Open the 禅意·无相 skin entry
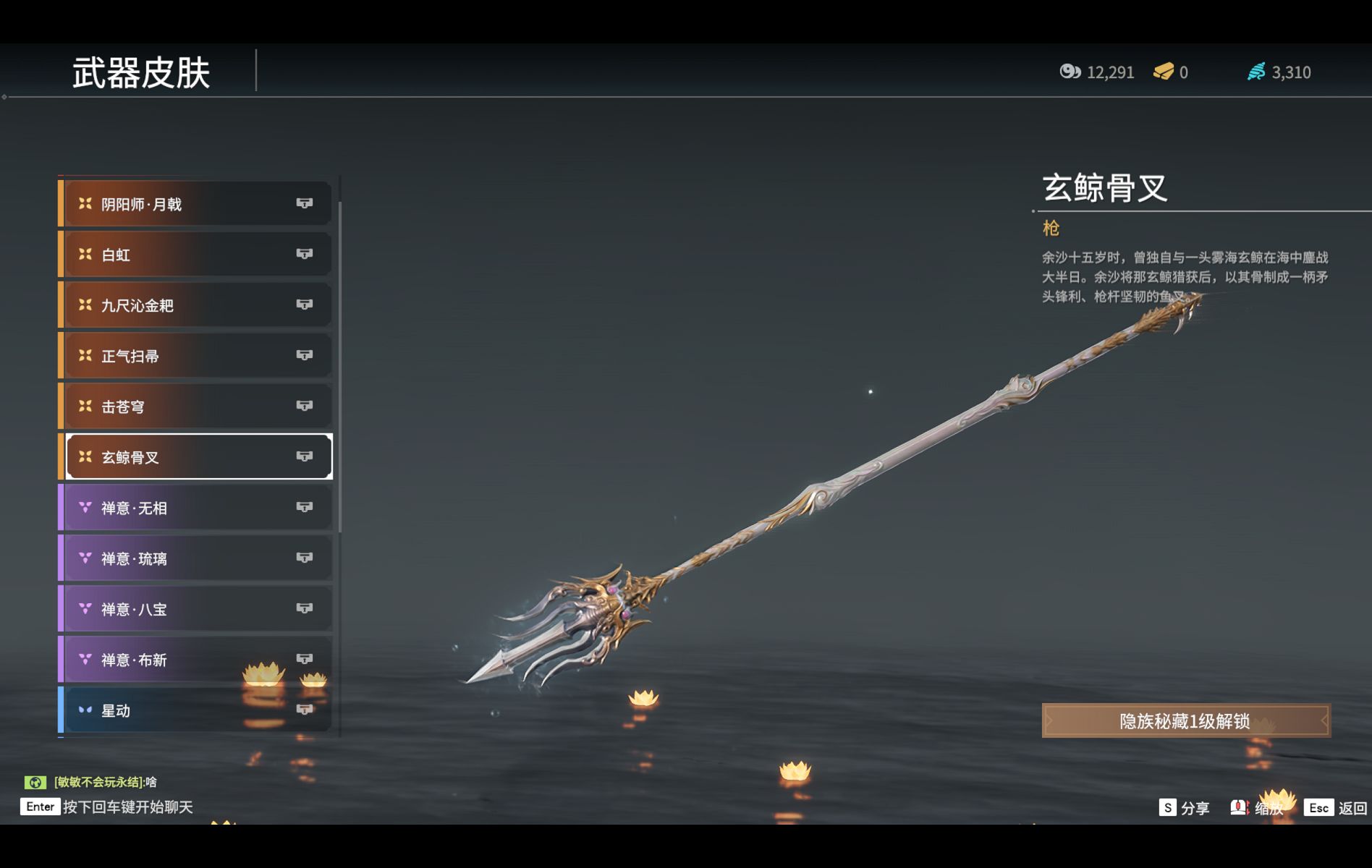This screenshot has height=868, width=1372. click(197, 508)
